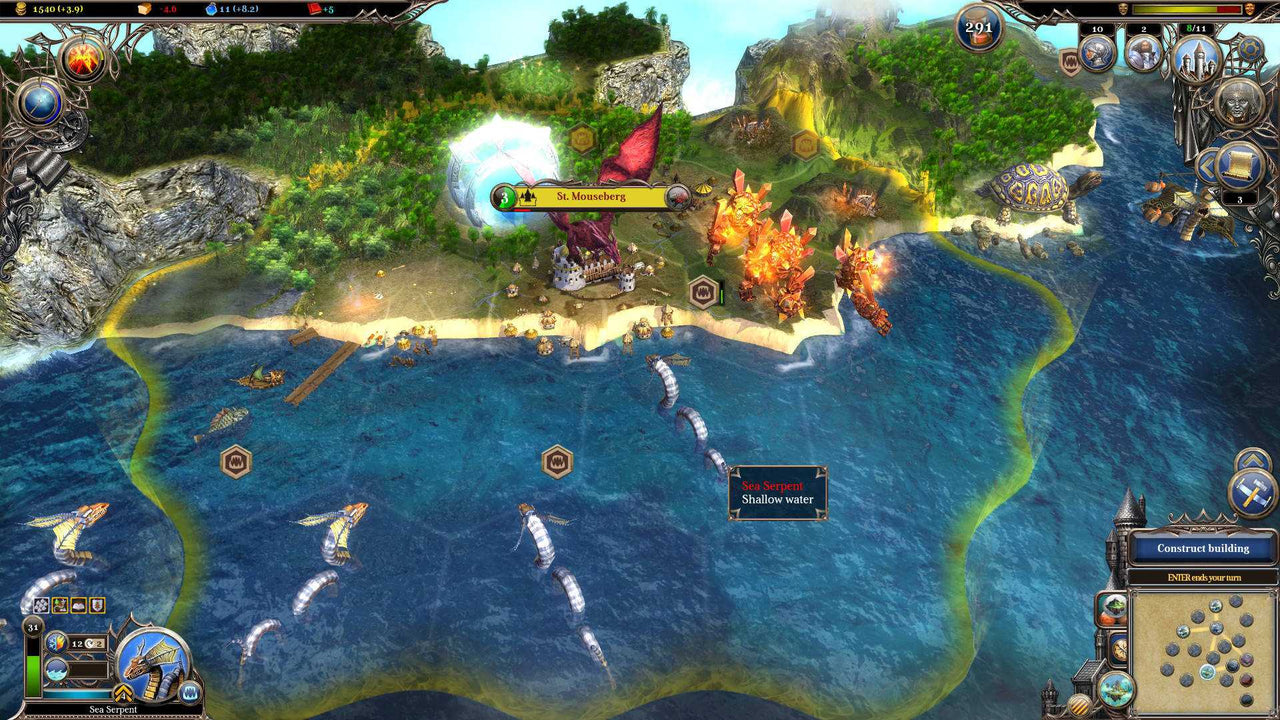Click the left diplomacy face at top center-right
Viewport: 1280px width, 720px height.
(x=1123, y=9)
